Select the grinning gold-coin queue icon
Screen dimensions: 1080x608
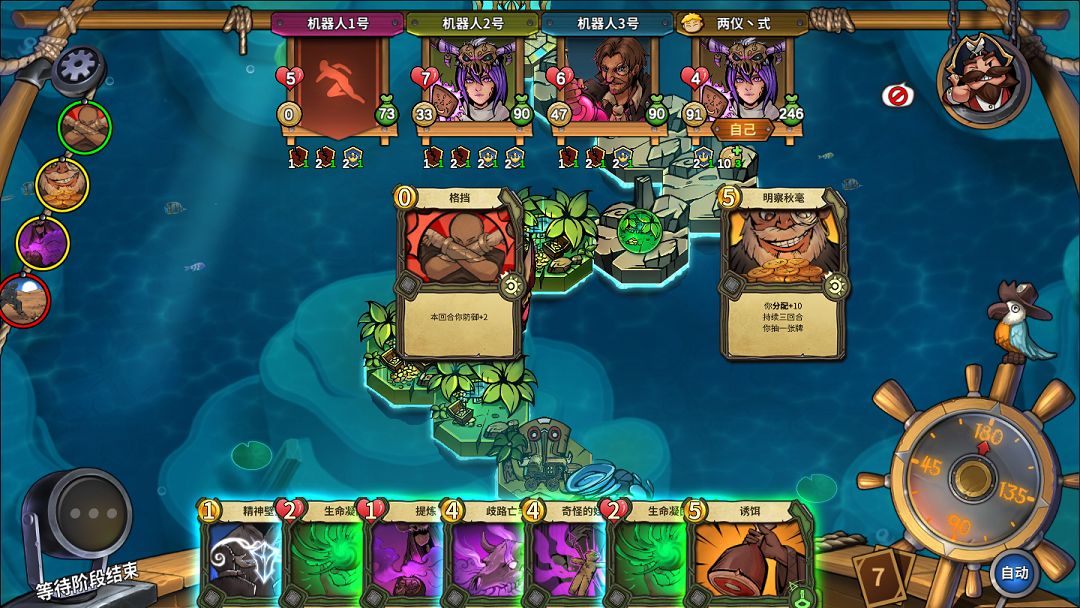[62, 185]
